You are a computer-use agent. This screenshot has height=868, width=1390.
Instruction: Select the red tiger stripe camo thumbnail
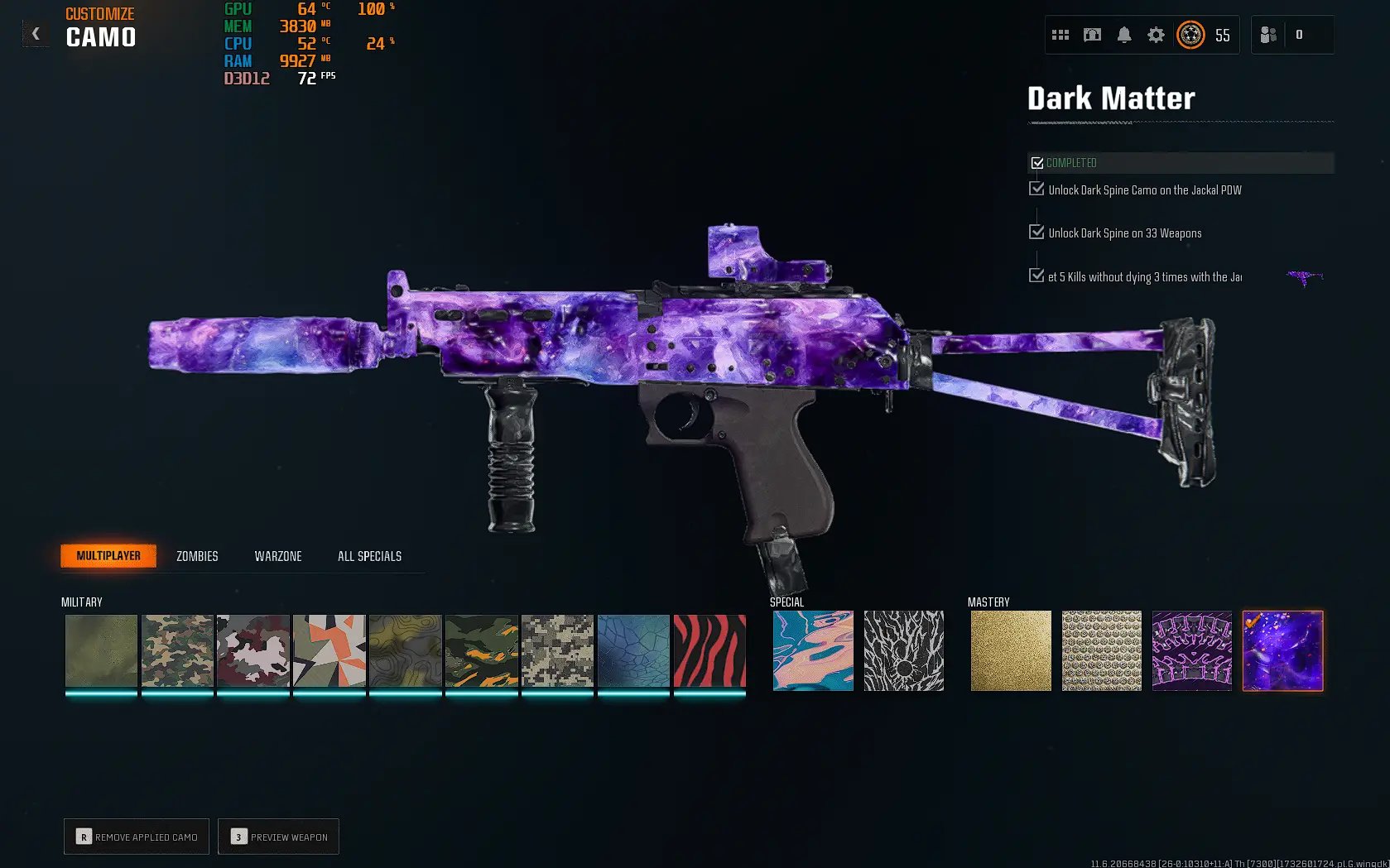click(709, 650)
